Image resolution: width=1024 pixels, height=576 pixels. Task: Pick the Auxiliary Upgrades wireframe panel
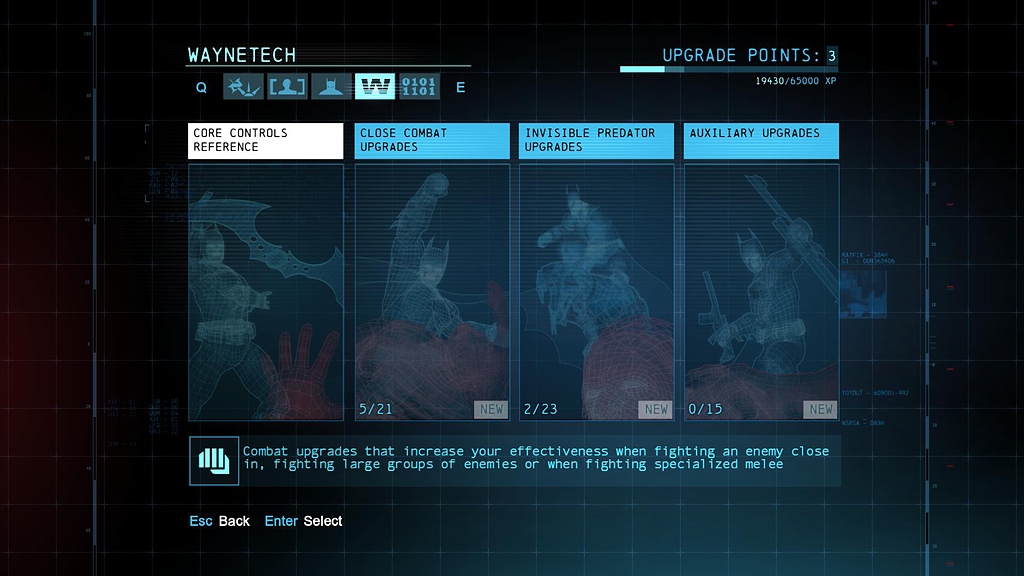(x=761, y=292)
